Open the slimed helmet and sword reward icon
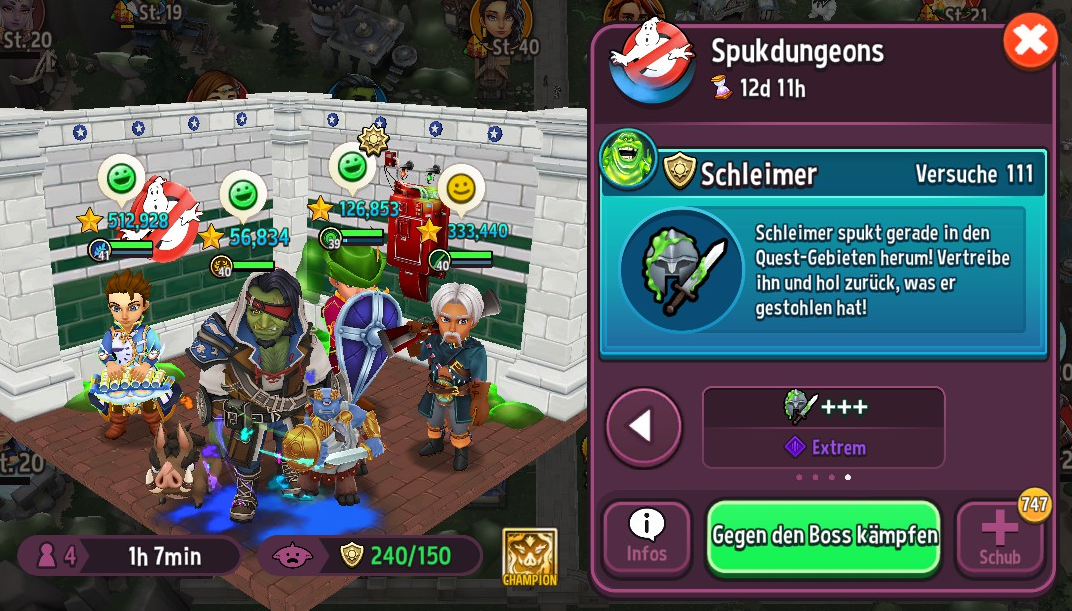 [x=682, y=269]
